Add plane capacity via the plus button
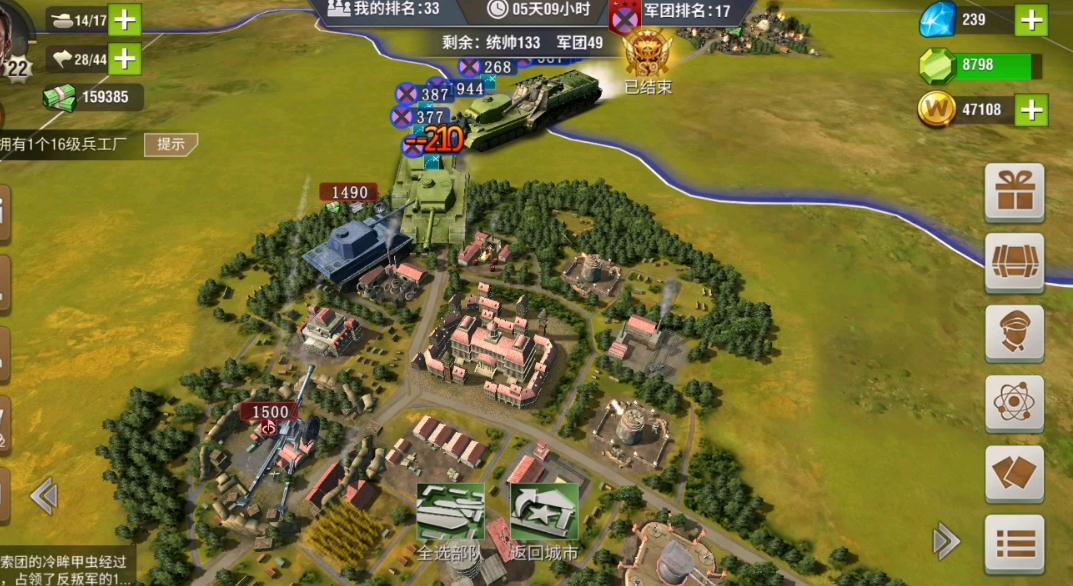The width and height of the screenshot is (1073, 586). pos(124,59)
